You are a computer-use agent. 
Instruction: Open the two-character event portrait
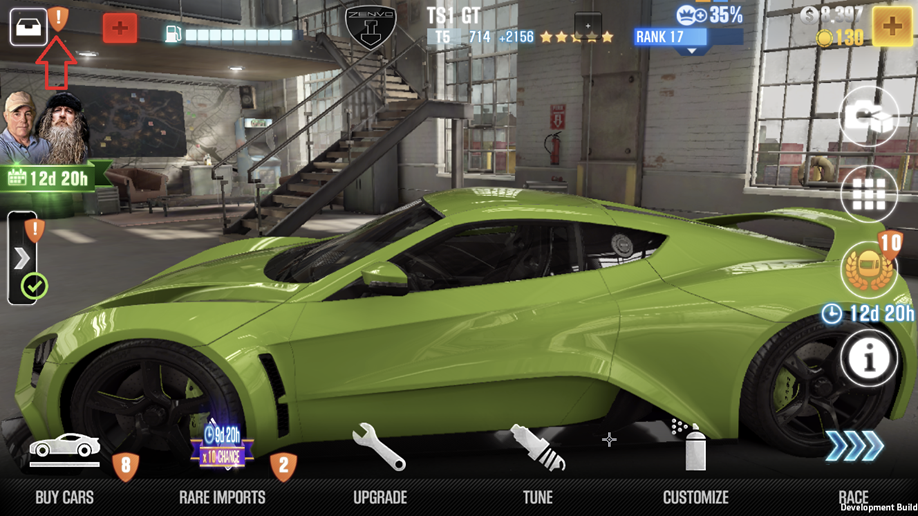43,128
